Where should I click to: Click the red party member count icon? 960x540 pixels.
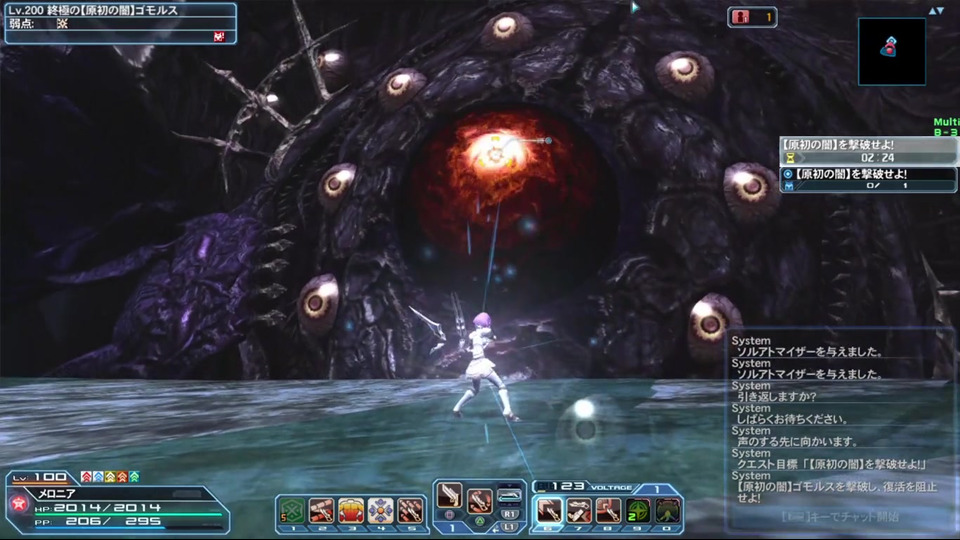click(x=742, y=17)
